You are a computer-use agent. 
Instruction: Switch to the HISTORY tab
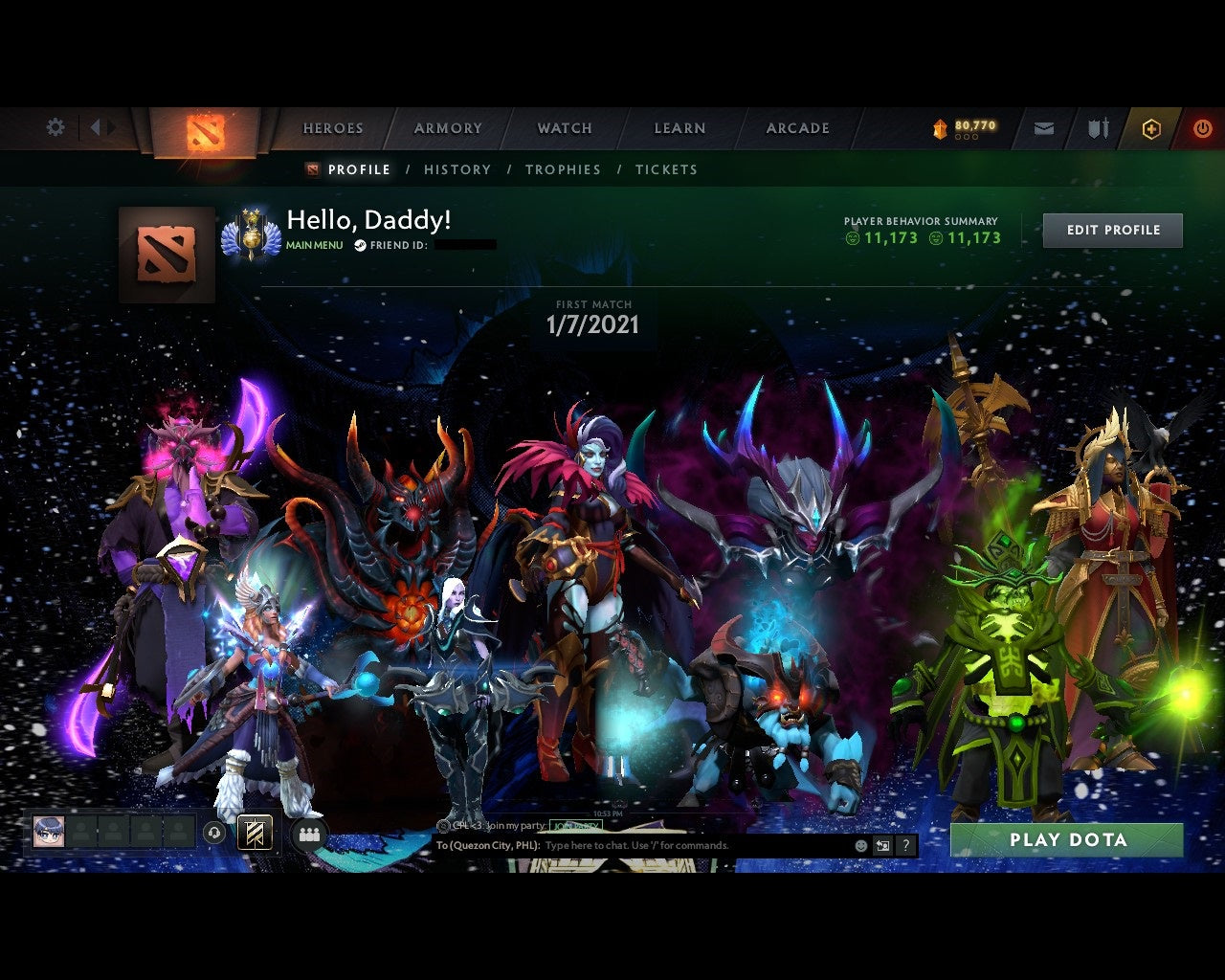tap(457, 169)
